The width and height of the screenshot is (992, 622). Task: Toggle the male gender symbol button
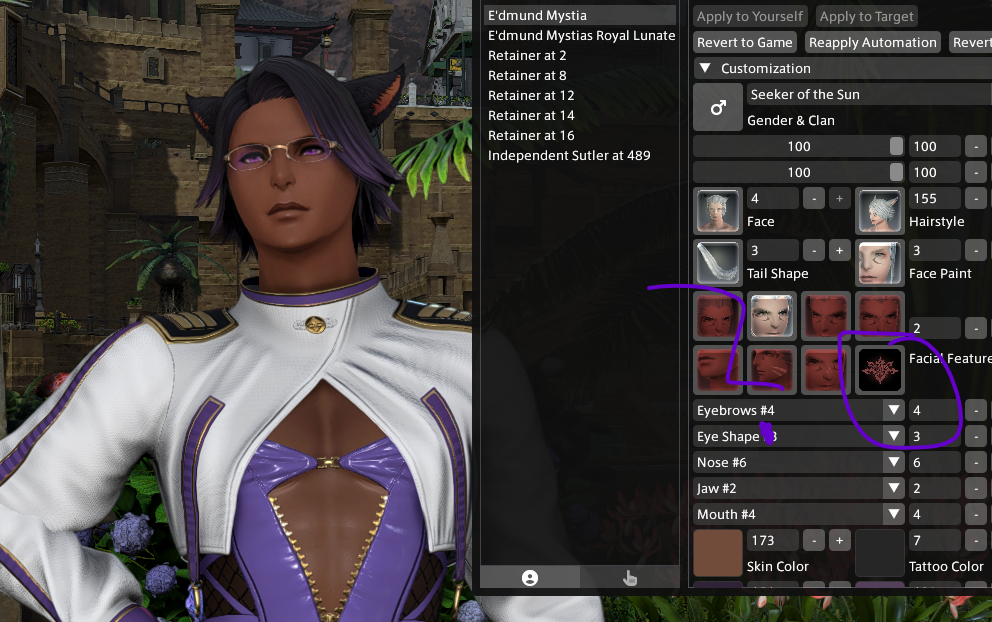[718, 107]
